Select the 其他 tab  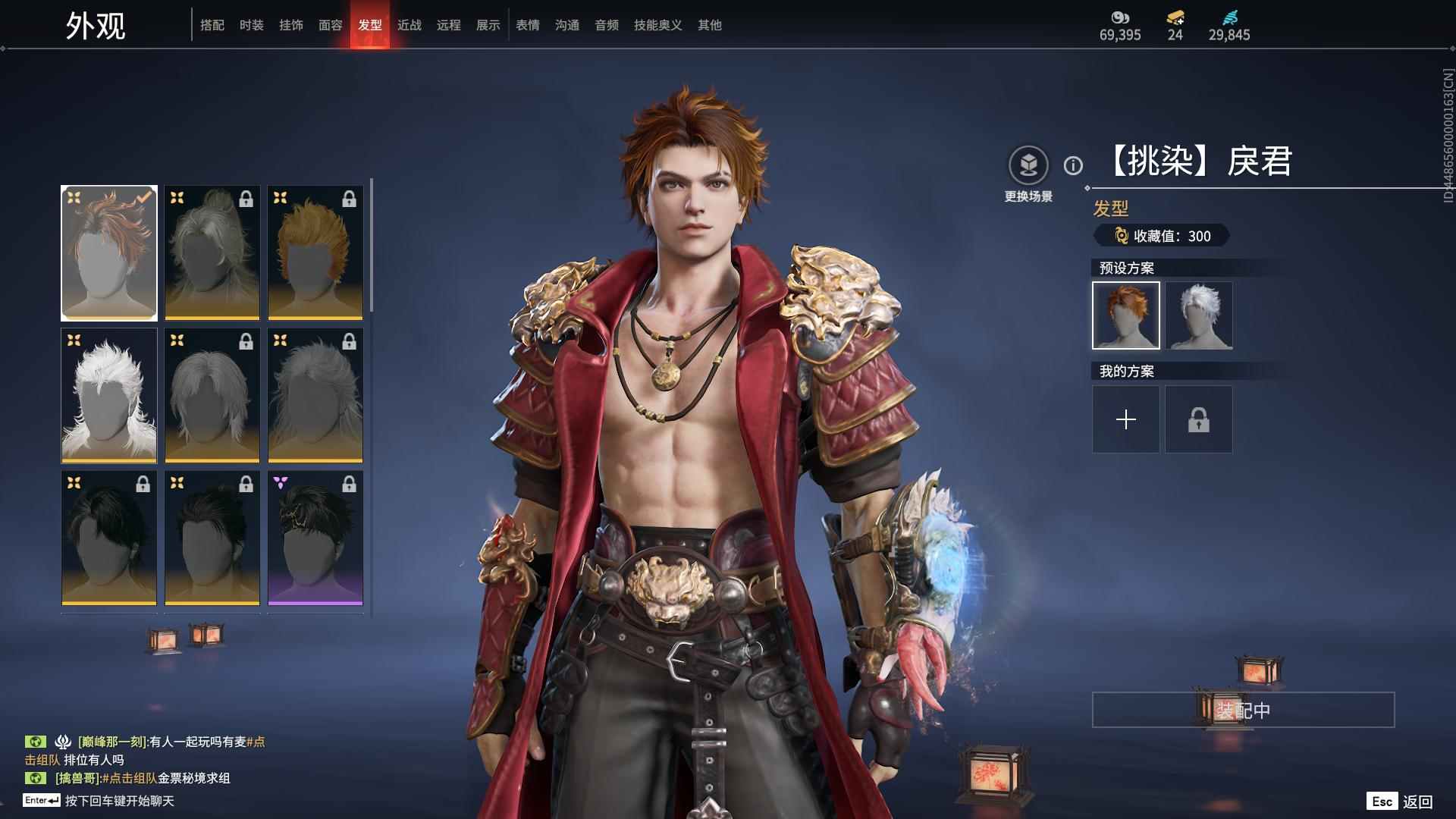pos(710,25)
